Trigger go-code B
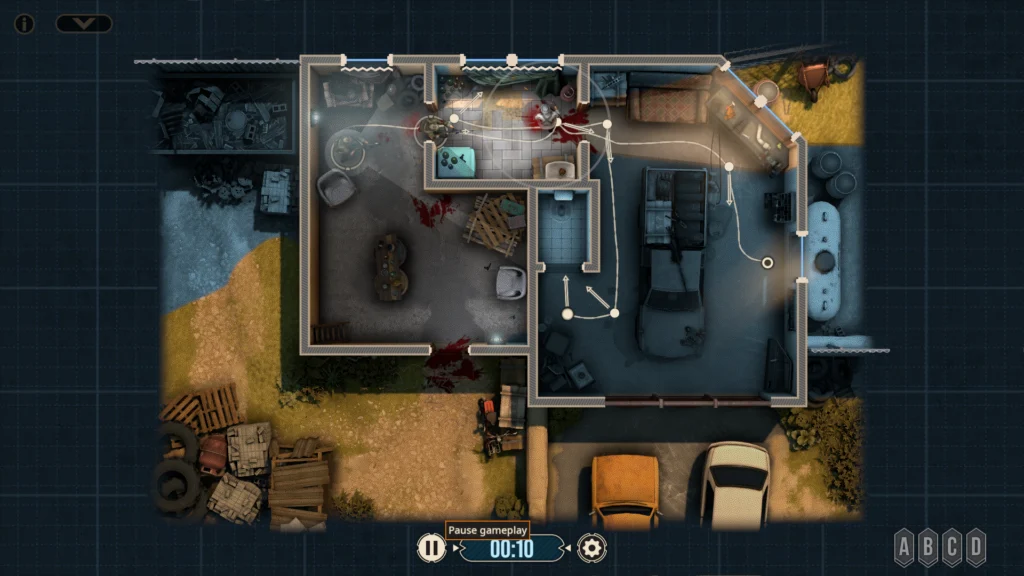 (x=928, y=547)
